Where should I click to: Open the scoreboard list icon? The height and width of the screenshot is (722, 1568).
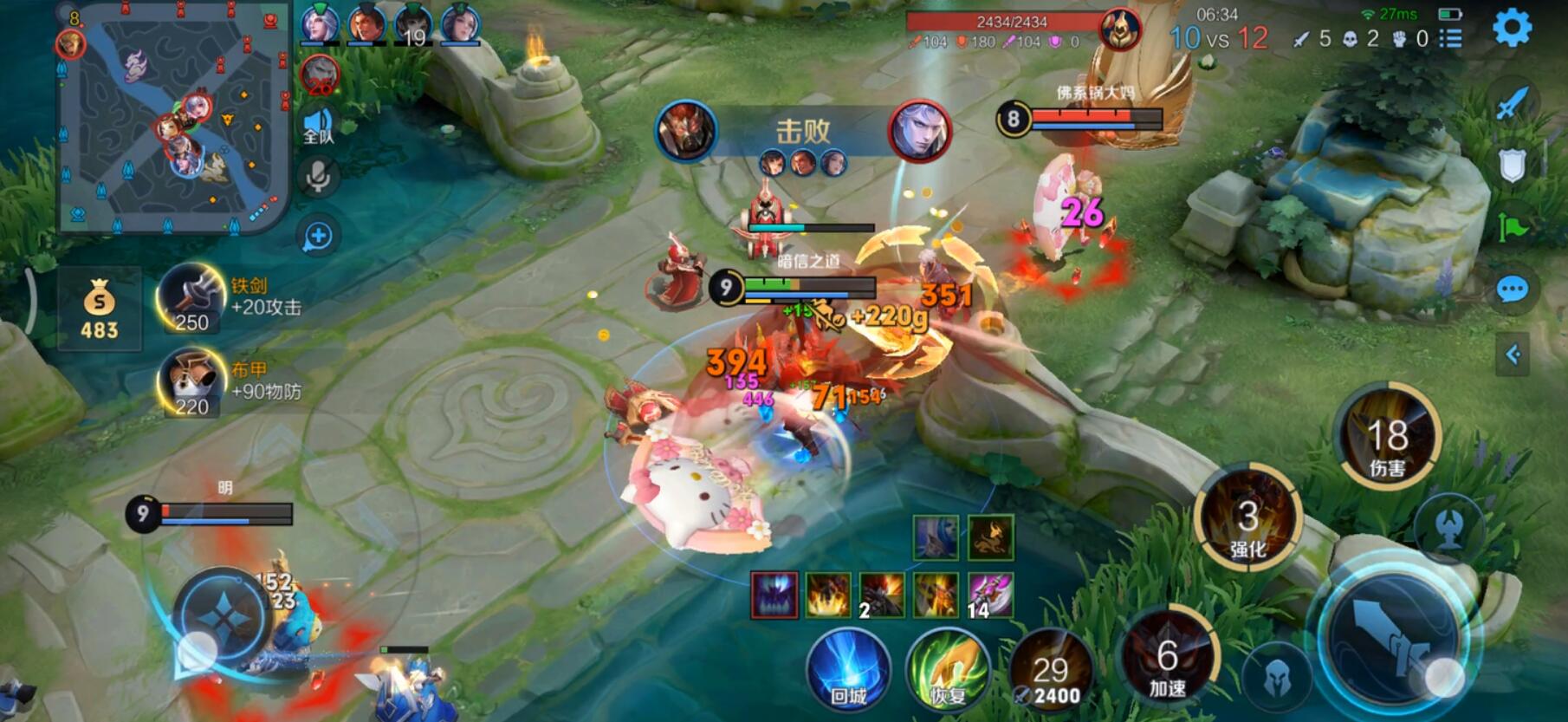click(x=1451, y=38)
